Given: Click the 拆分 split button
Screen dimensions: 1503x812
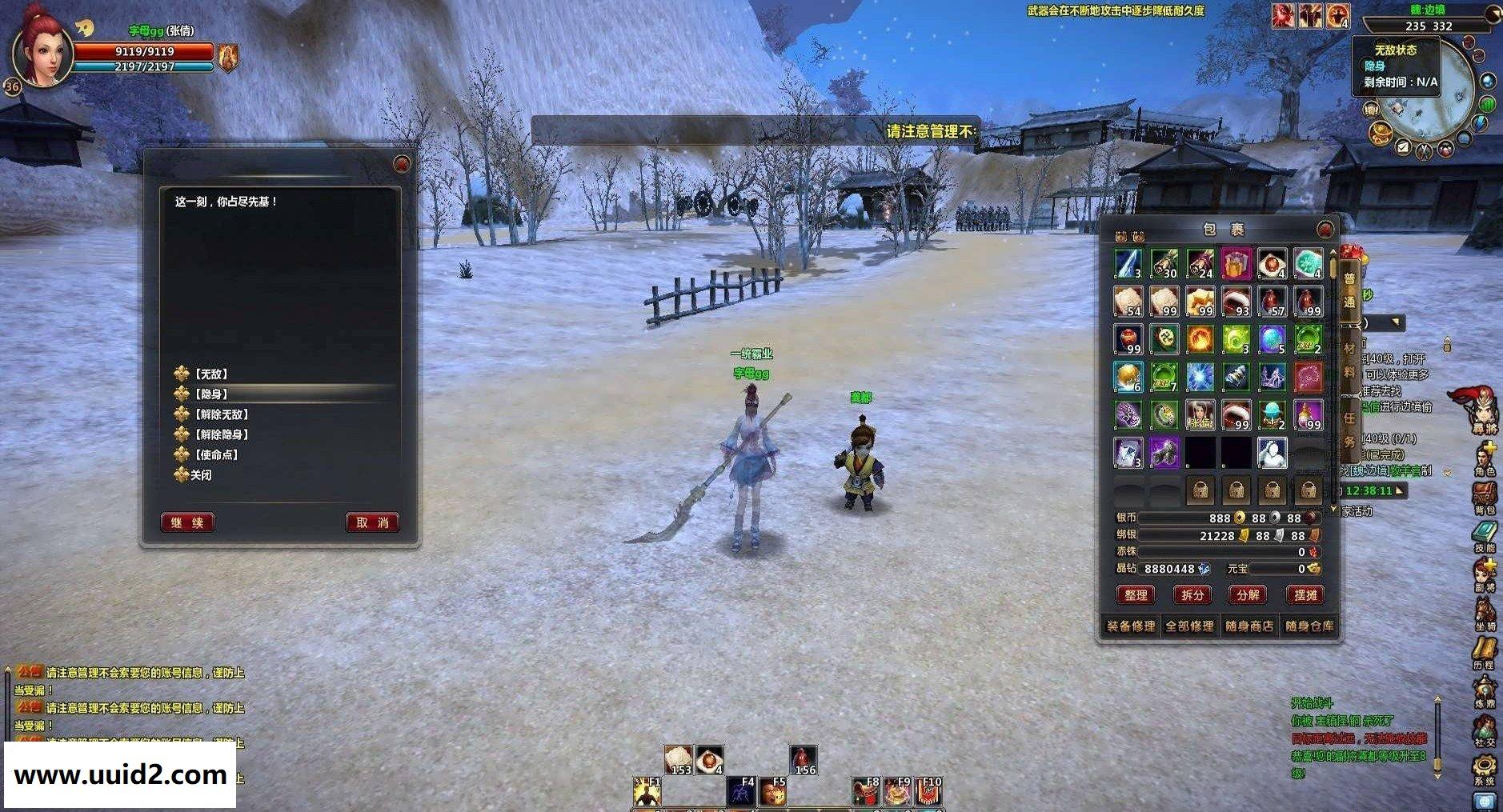Looking at the screenshot, I should click(x=1192, y=594).
